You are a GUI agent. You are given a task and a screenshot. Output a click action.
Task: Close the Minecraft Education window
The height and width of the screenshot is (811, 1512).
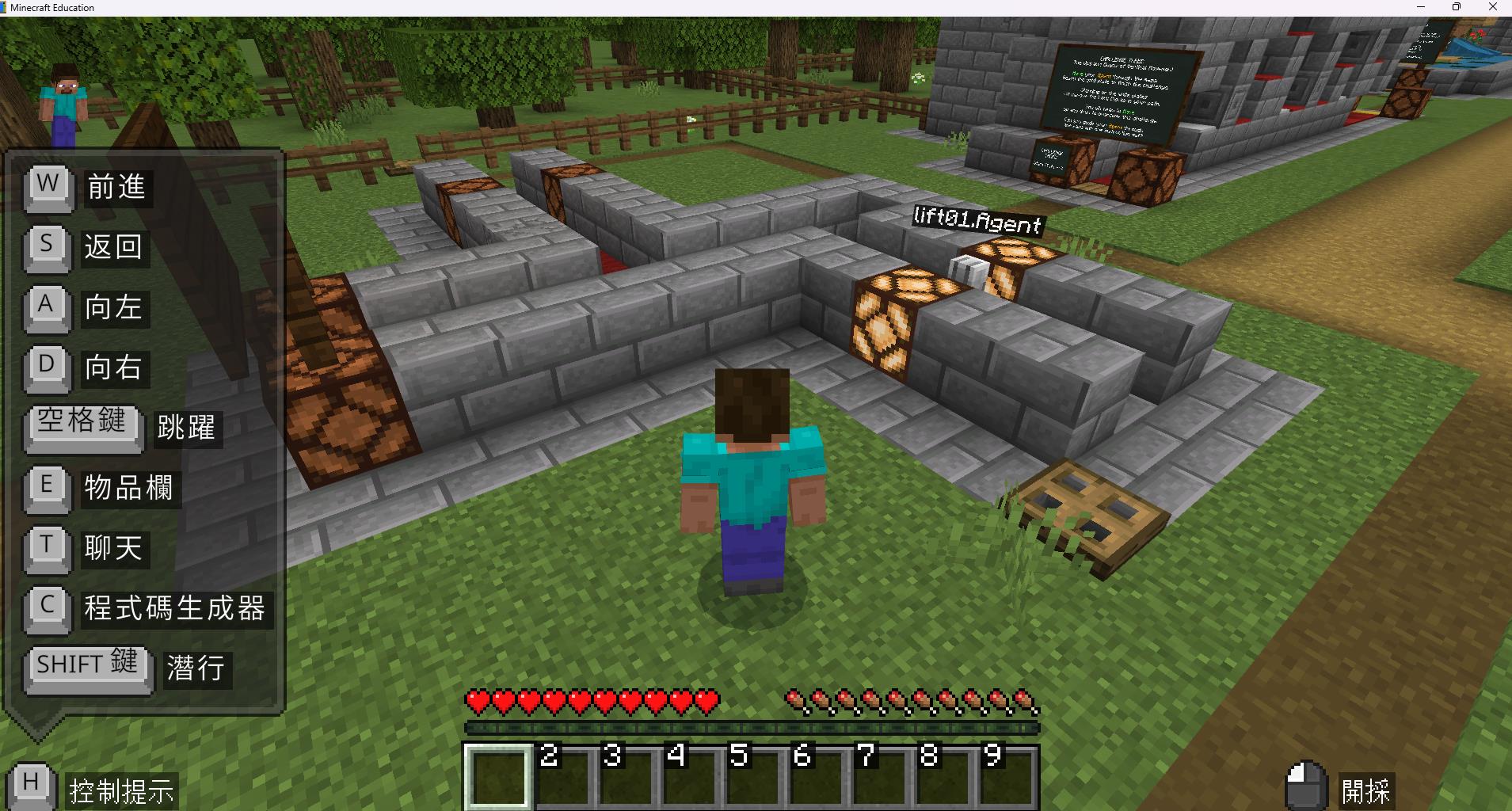[x=1493, y=7]
